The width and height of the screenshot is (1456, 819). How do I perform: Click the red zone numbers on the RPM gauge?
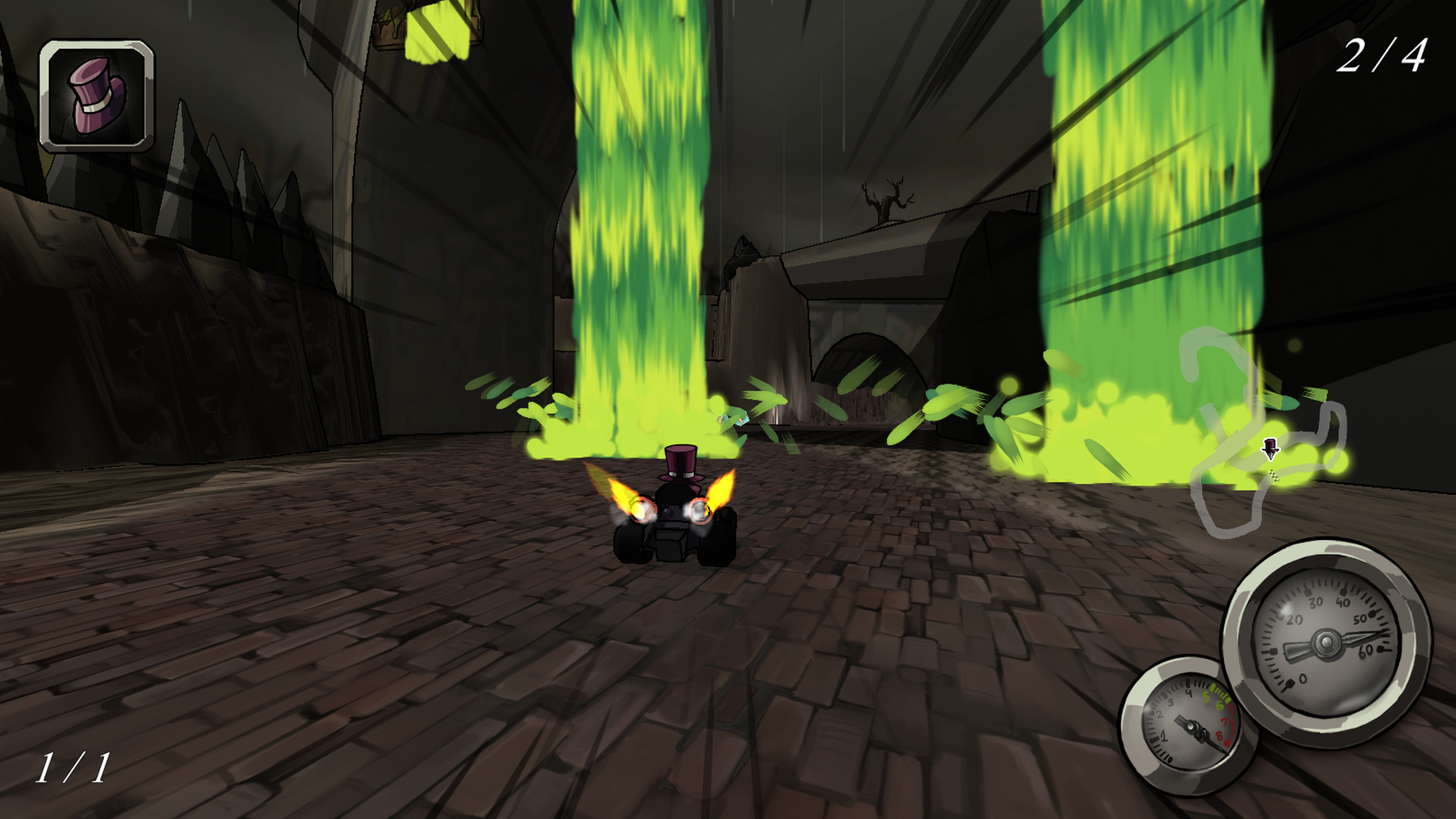[x=1222, y=729]
